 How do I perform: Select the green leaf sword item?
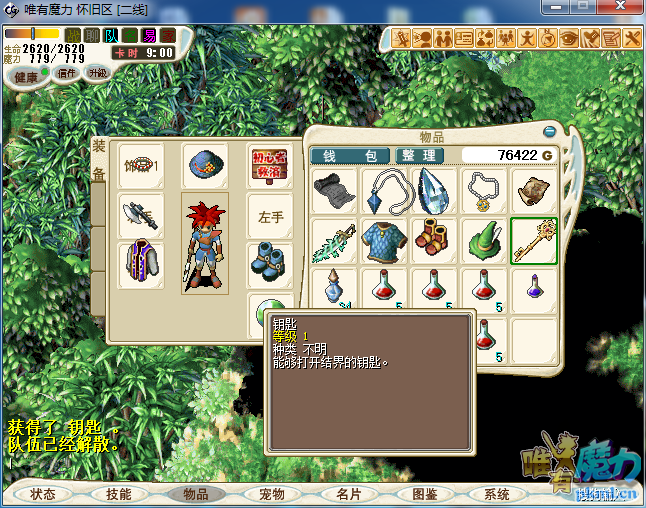tap(333, 241)
